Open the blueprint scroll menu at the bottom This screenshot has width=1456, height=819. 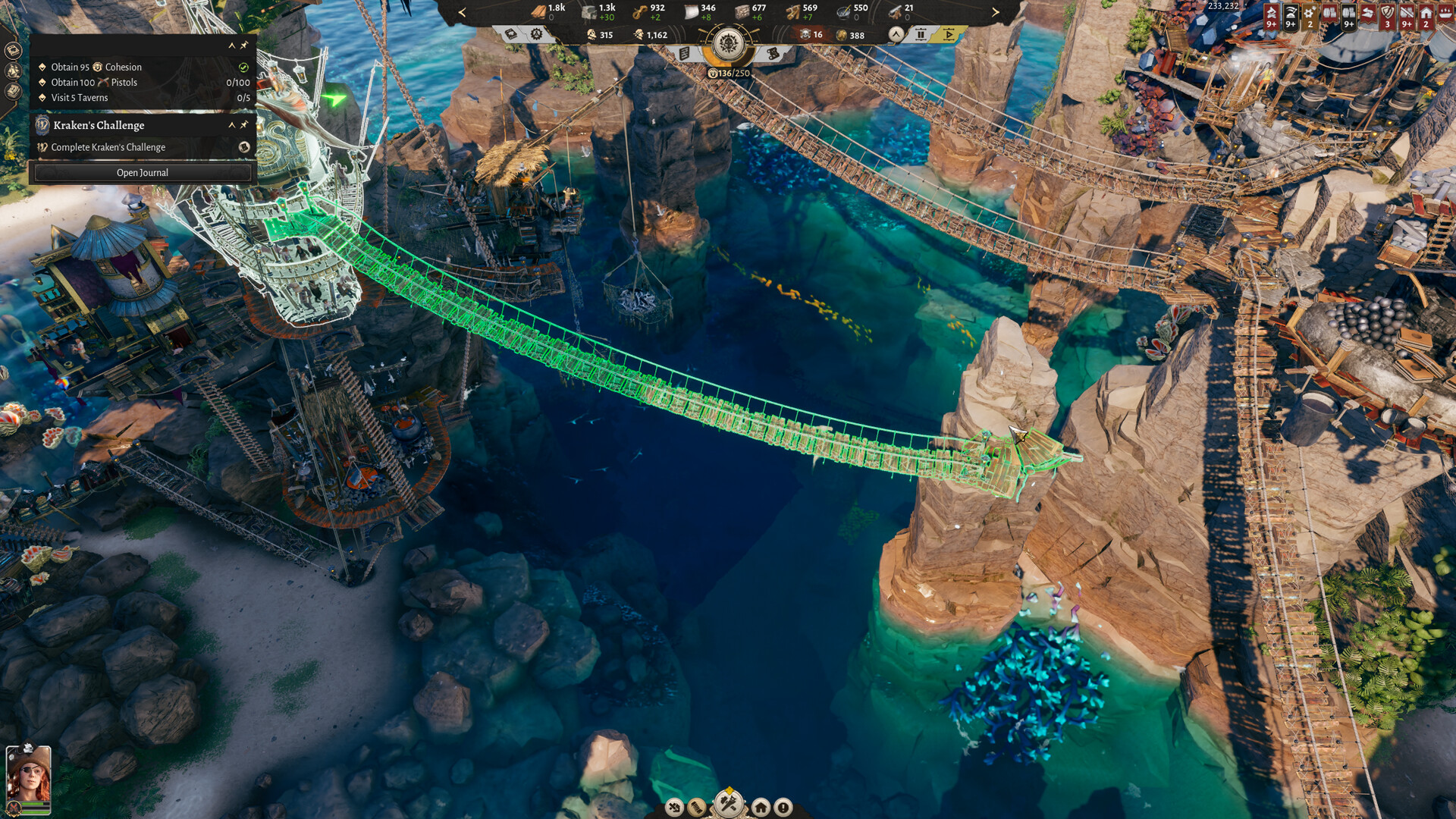pyautogui.click(x=696, y=806)
